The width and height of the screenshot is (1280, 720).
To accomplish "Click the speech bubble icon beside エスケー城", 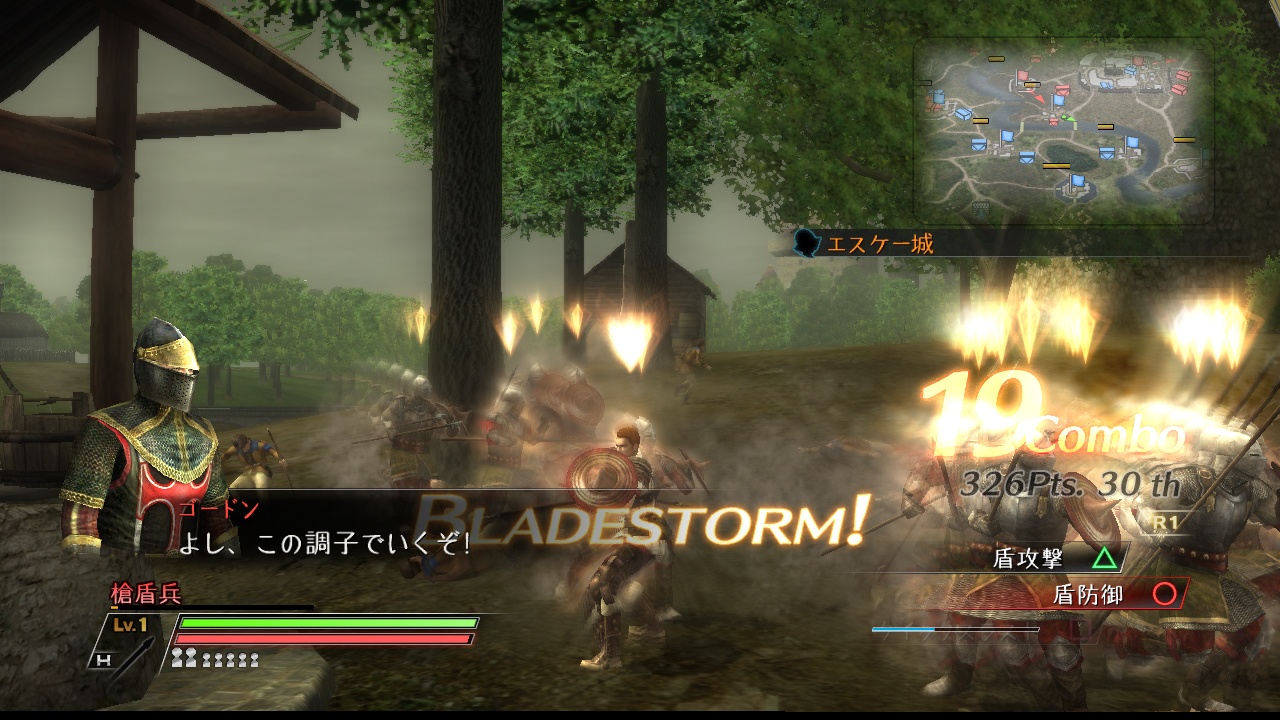I will coord(806,240).
